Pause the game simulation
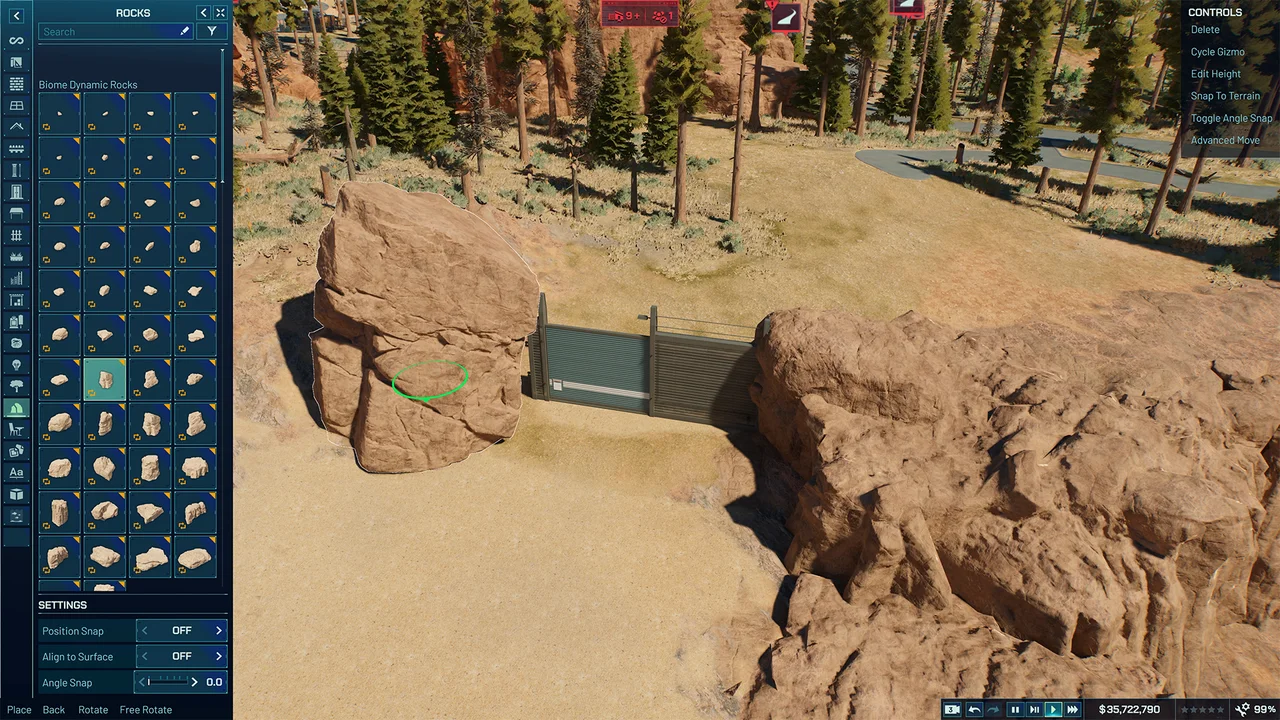Screen dimensions: 1280x720 [x=1015, y=710]
